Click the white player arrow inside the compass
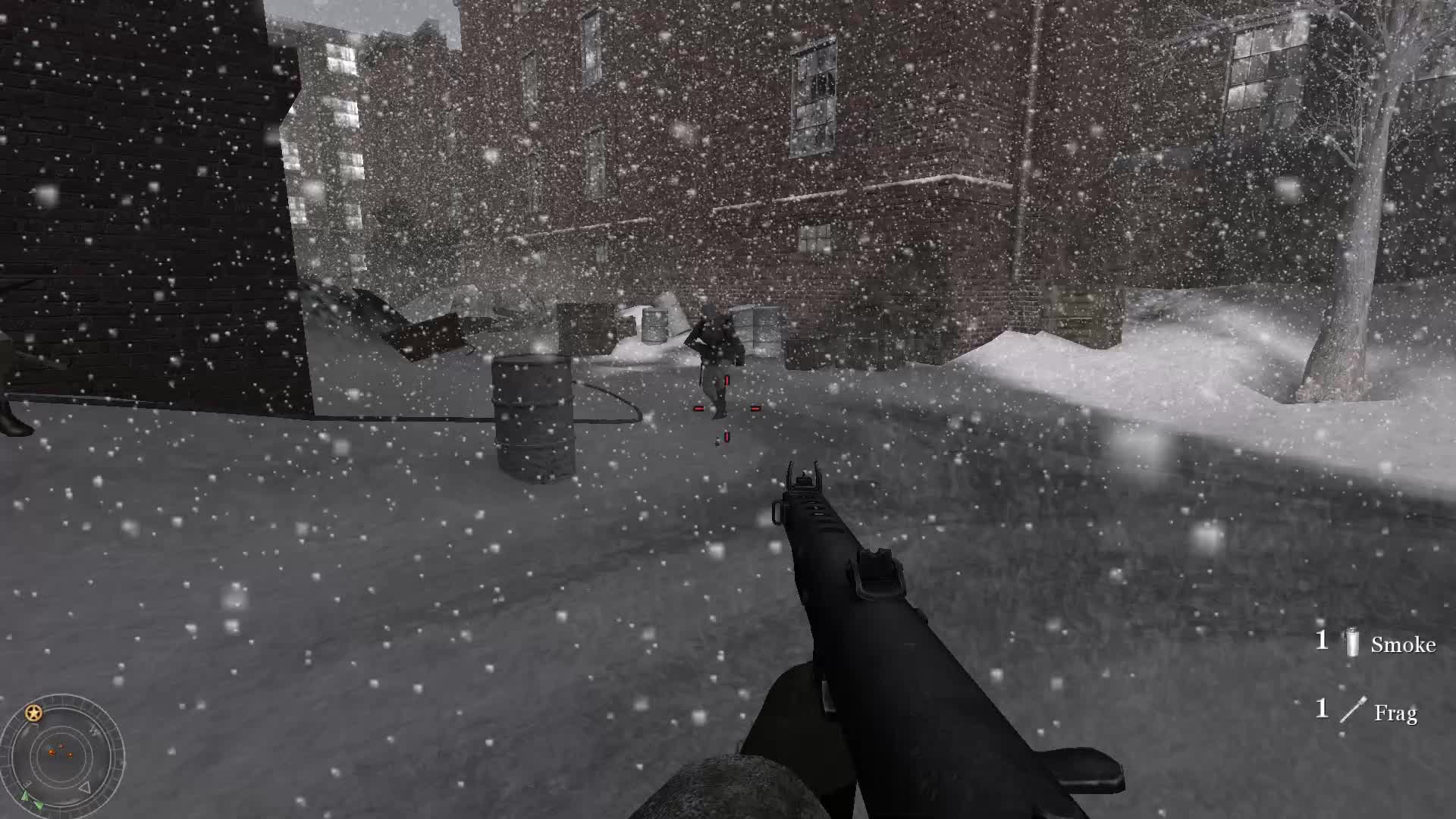Screen dimensions: 1456x819 pyautogui.click(x=86, y=787)
